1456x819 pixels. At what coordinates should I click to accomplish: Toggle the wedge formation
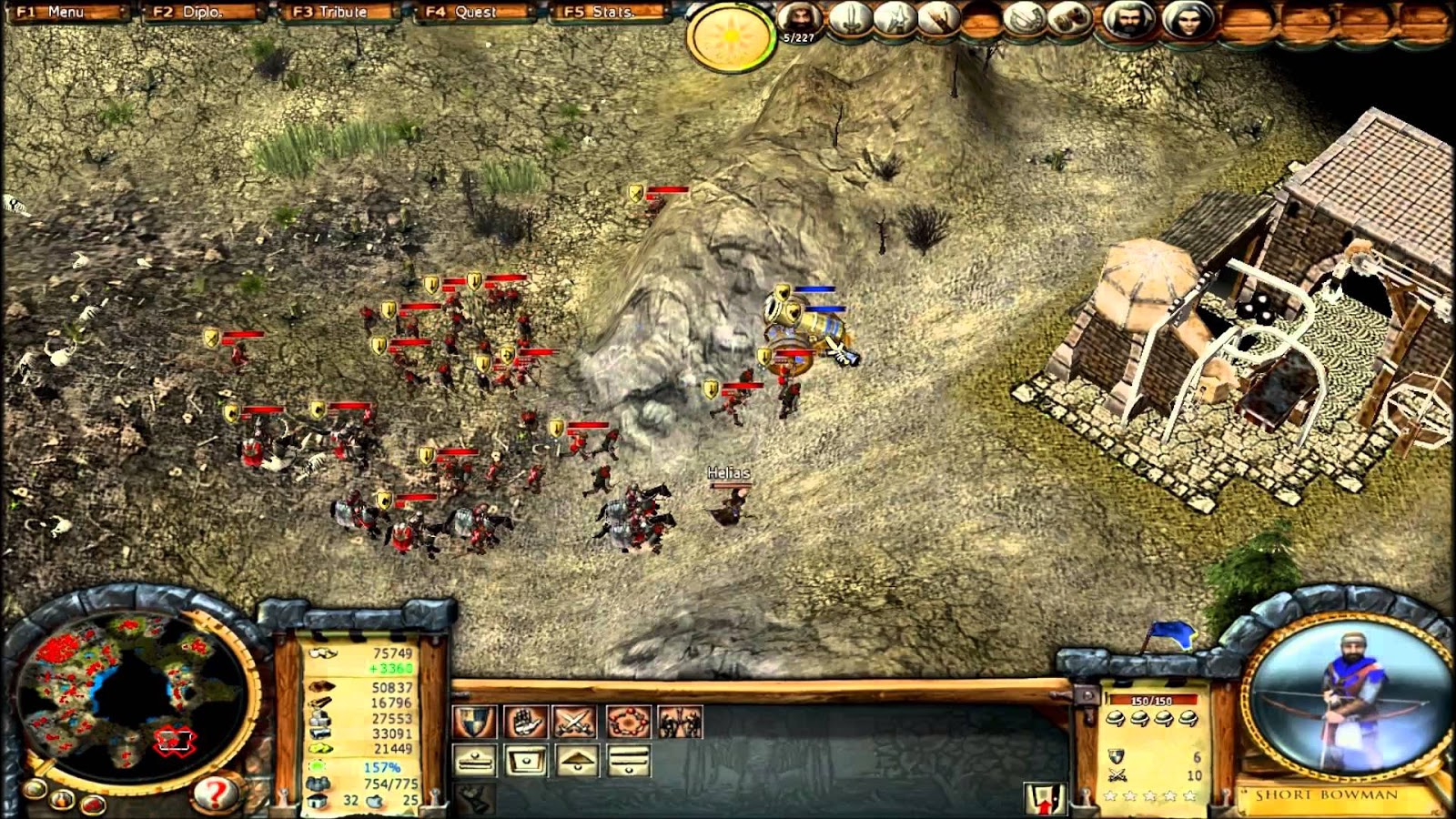[x=577, y=760]
